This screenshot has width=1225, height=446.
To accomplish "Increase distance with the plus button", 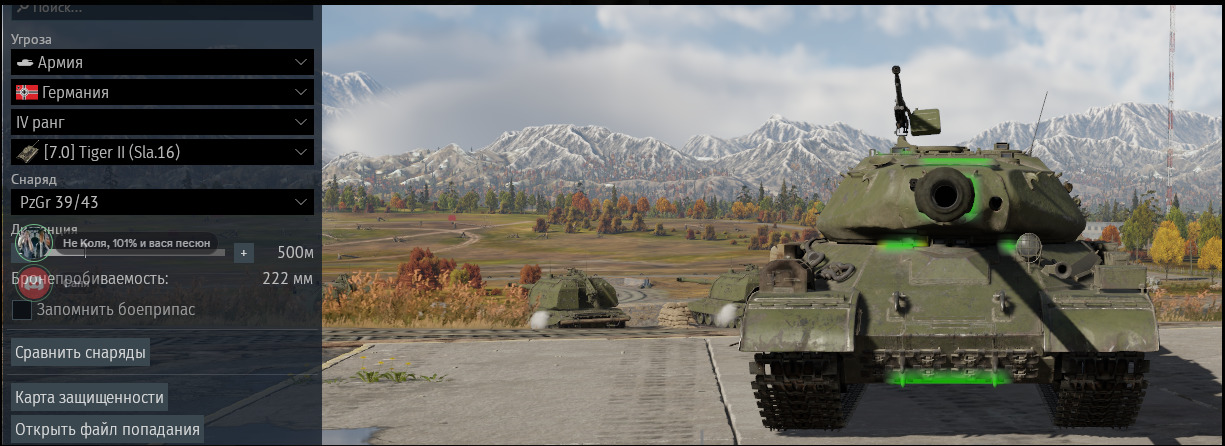I will pyautogui.click(x=244, y=252).
